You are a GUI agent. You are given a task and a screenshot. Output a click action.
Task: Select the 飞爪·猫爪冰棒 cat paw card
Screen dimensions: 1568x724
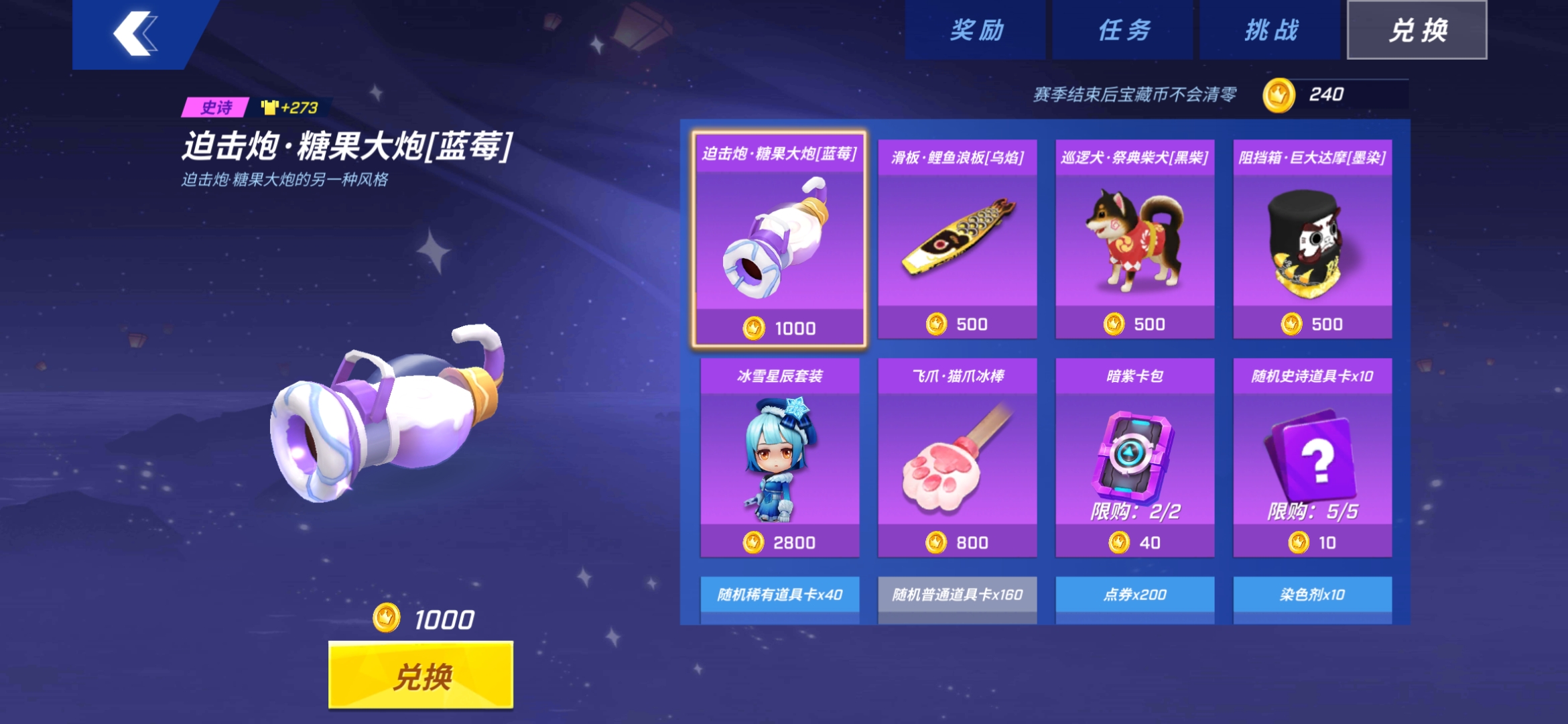point(957,457)
